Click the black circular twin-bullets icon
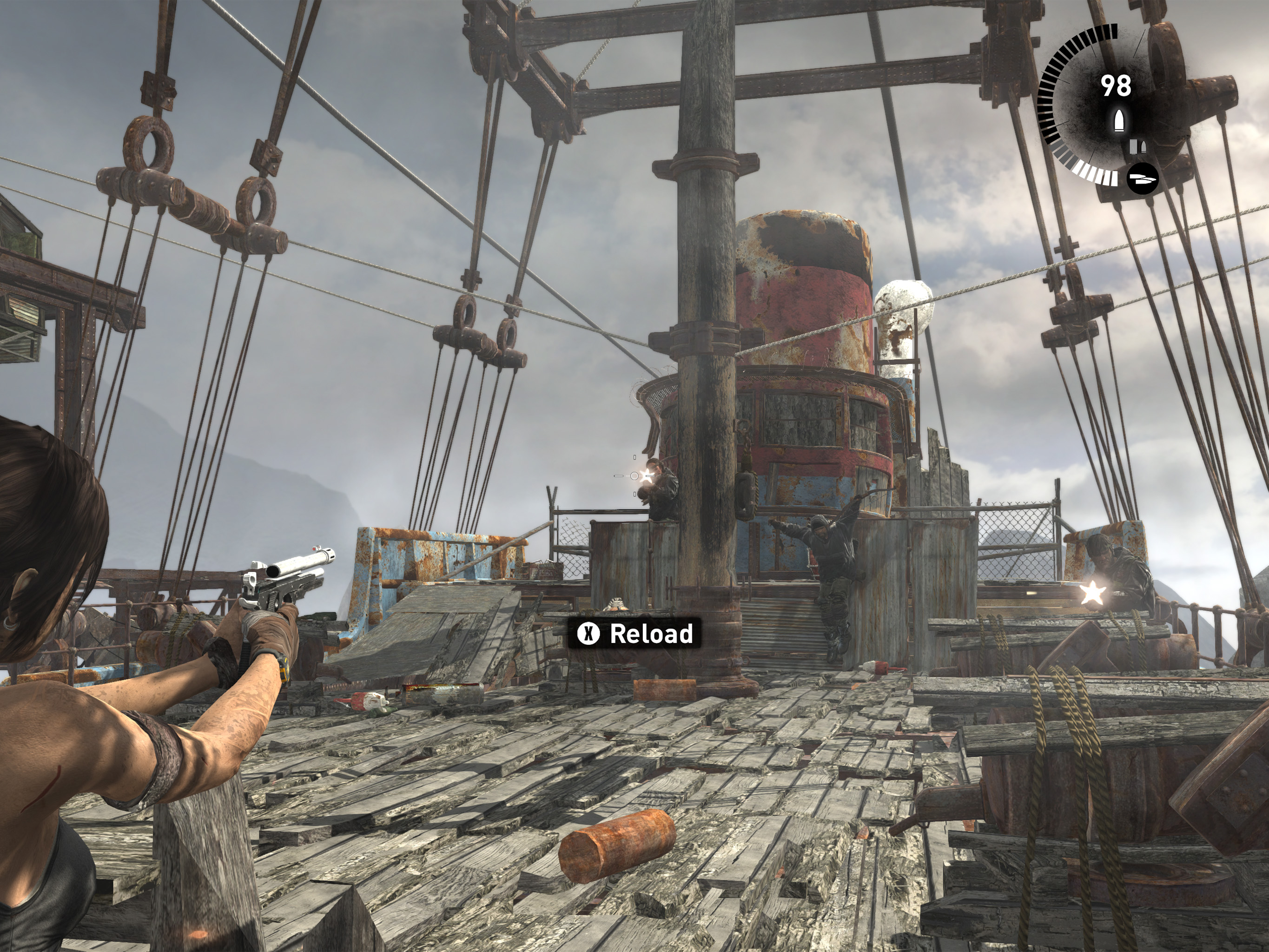The height and width of the screenshot is (952, 1269). pos(1142,179)
